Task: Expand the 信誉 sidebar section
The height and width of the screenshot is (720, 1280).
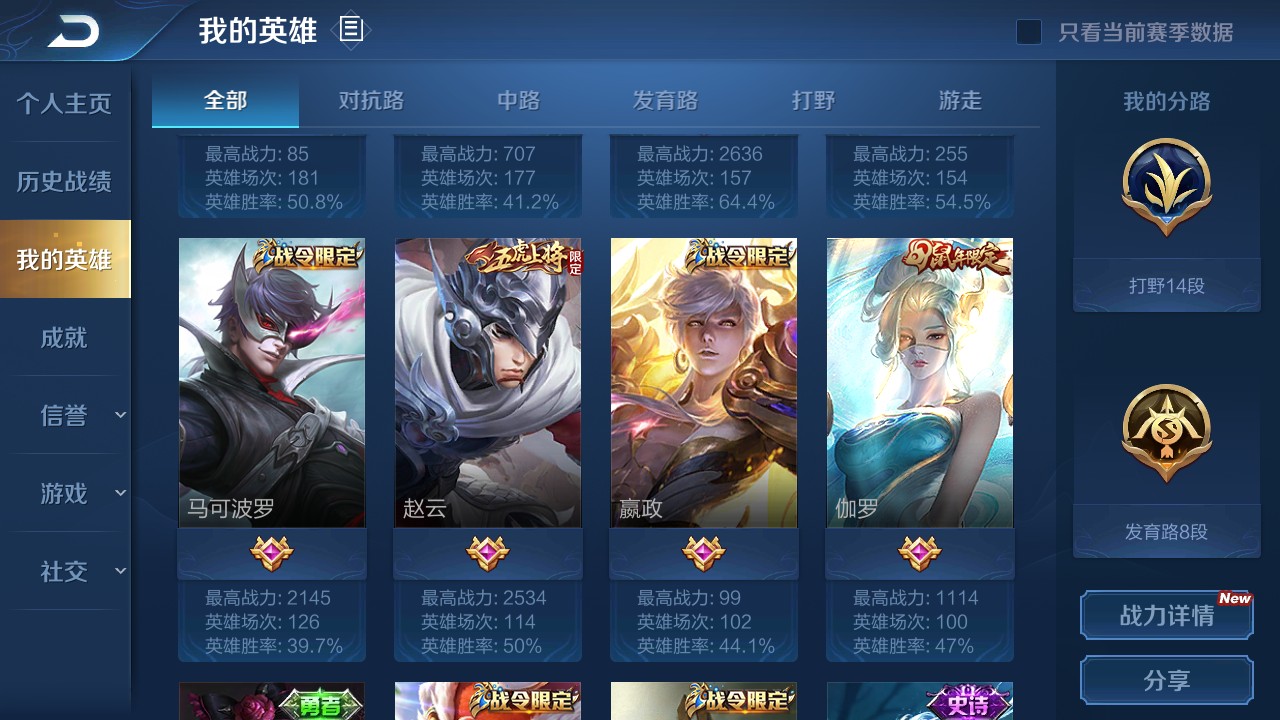Action: tap(64, 416)
